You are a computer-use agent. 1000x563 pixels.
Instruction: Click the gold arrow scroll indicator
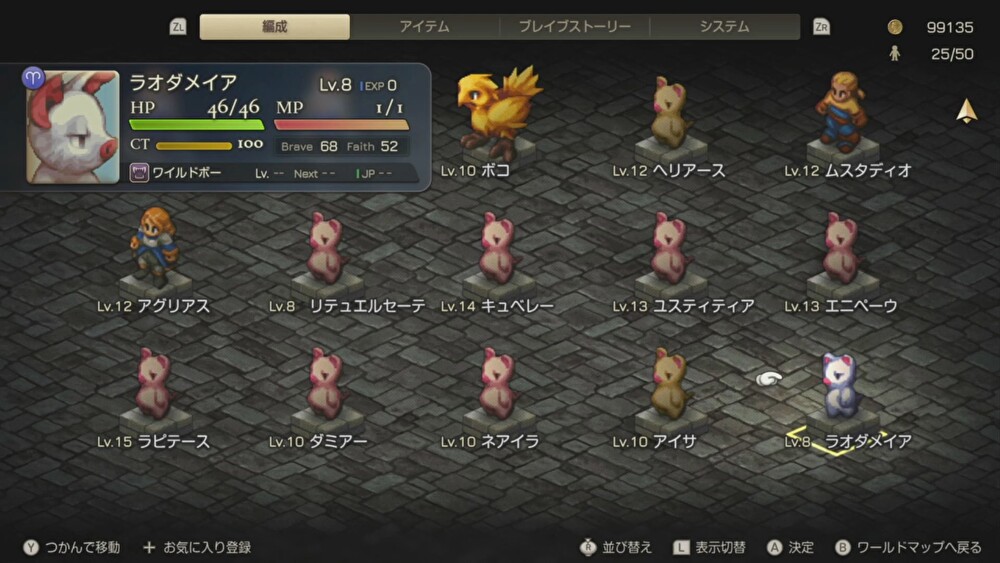[x=967, y=112]
